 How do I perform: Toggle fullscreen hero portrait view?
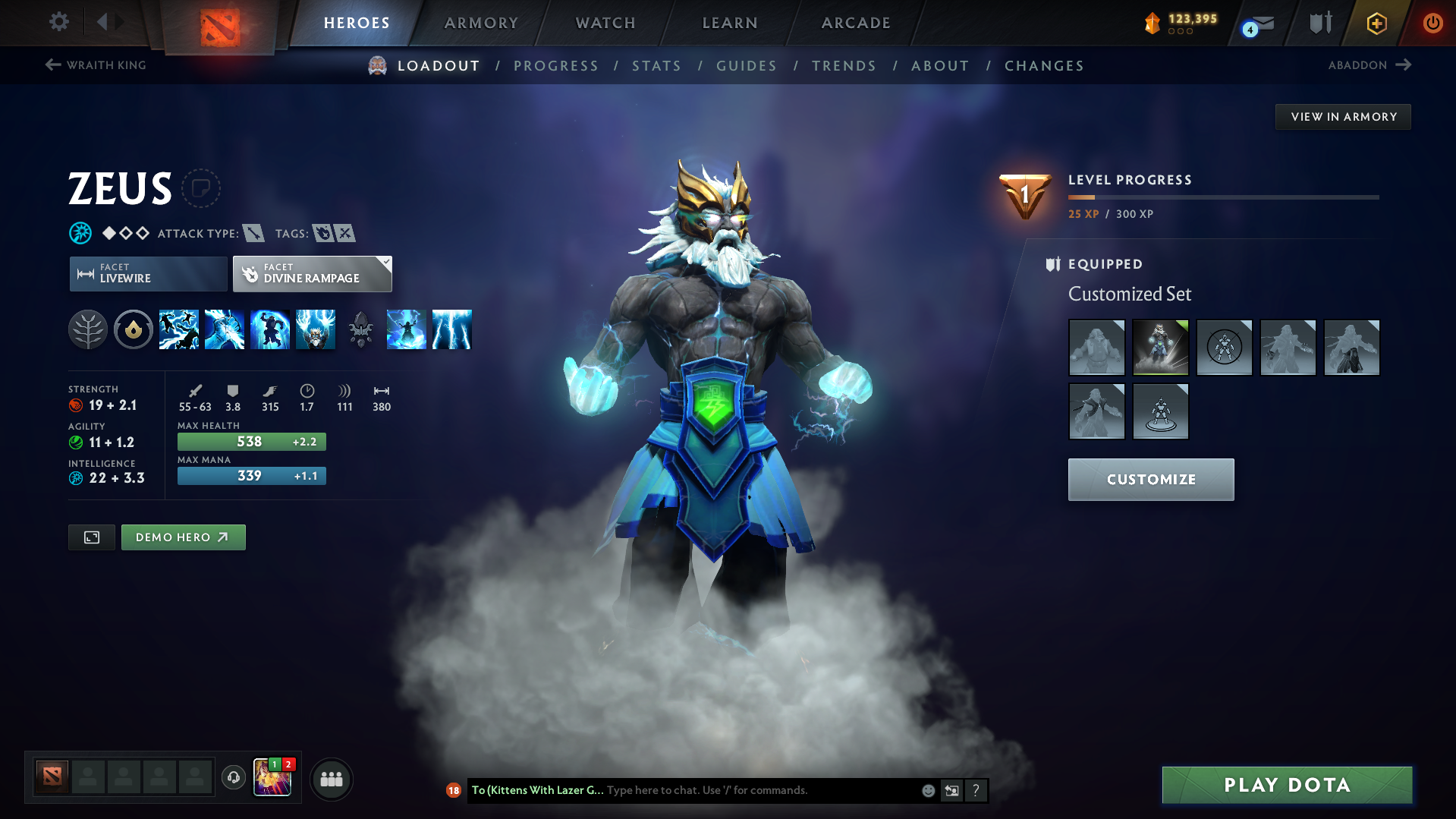pos(91,537)
